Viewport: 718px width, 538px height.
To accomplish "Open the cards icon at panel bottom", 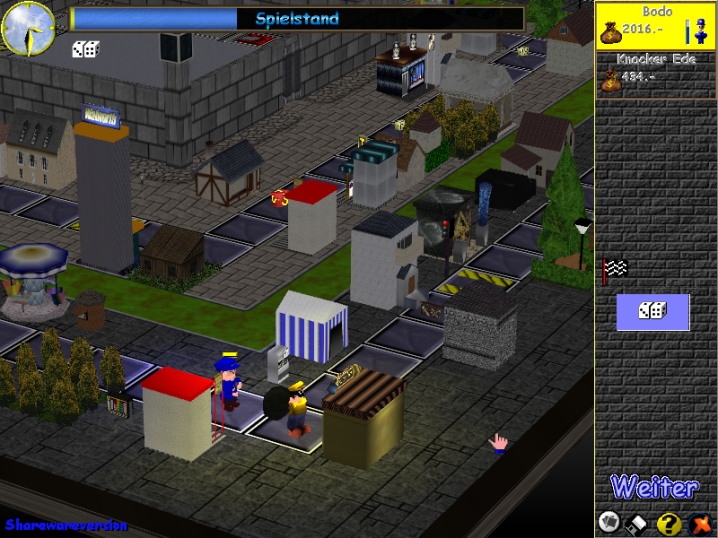I will 609,521.
